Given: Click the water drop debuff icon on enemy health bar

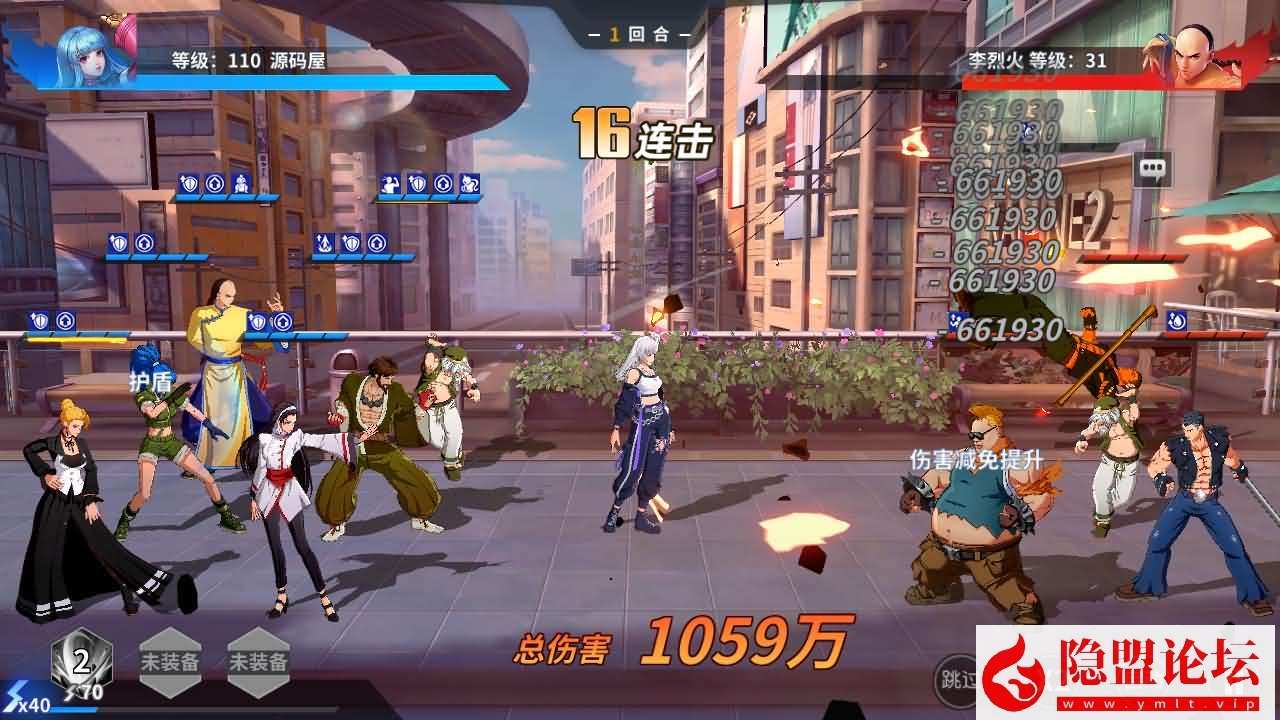Looking at the screenshot, I should click(x=1176, y=322).
